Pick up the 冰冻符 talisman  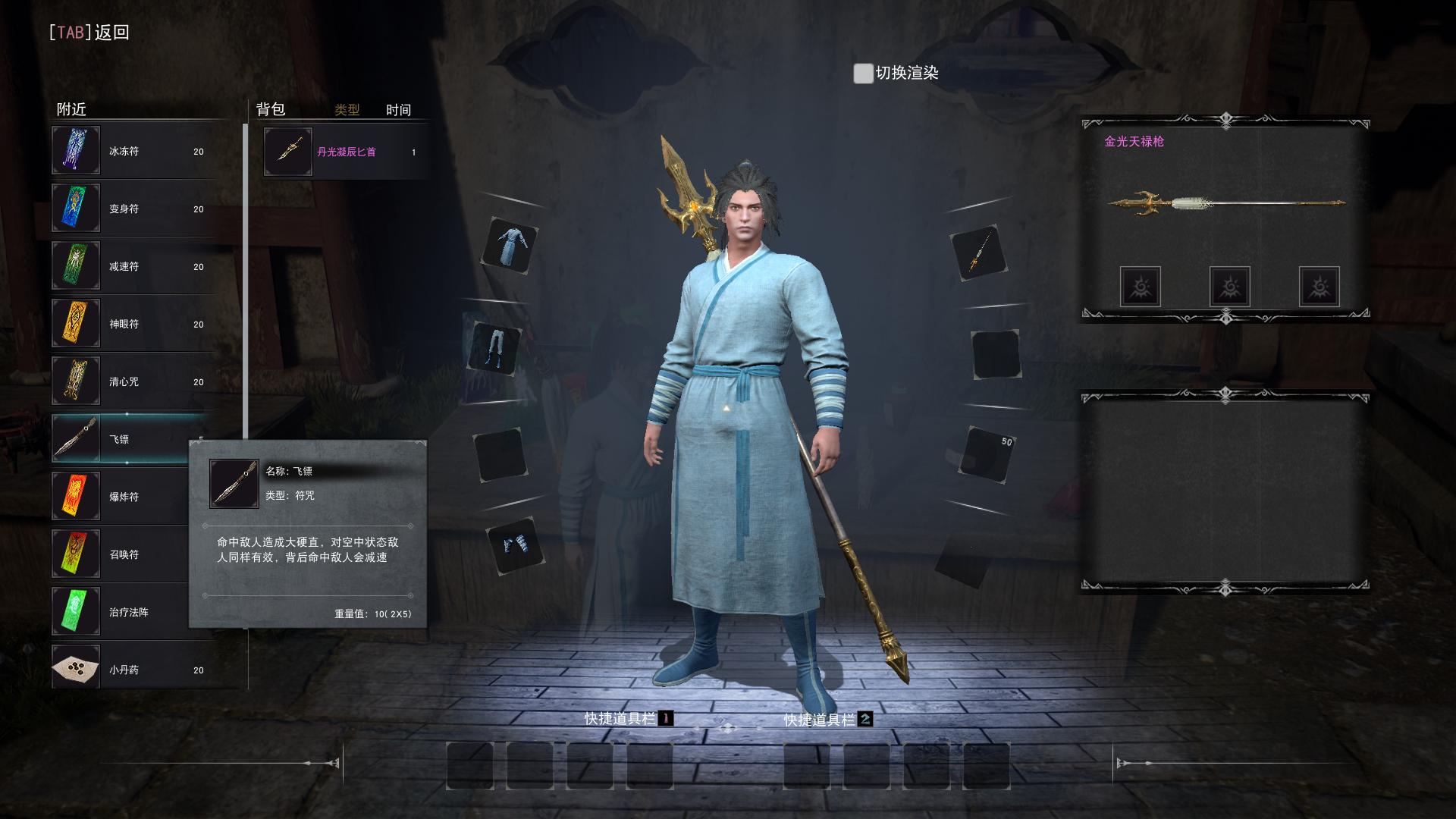point(133,151)
